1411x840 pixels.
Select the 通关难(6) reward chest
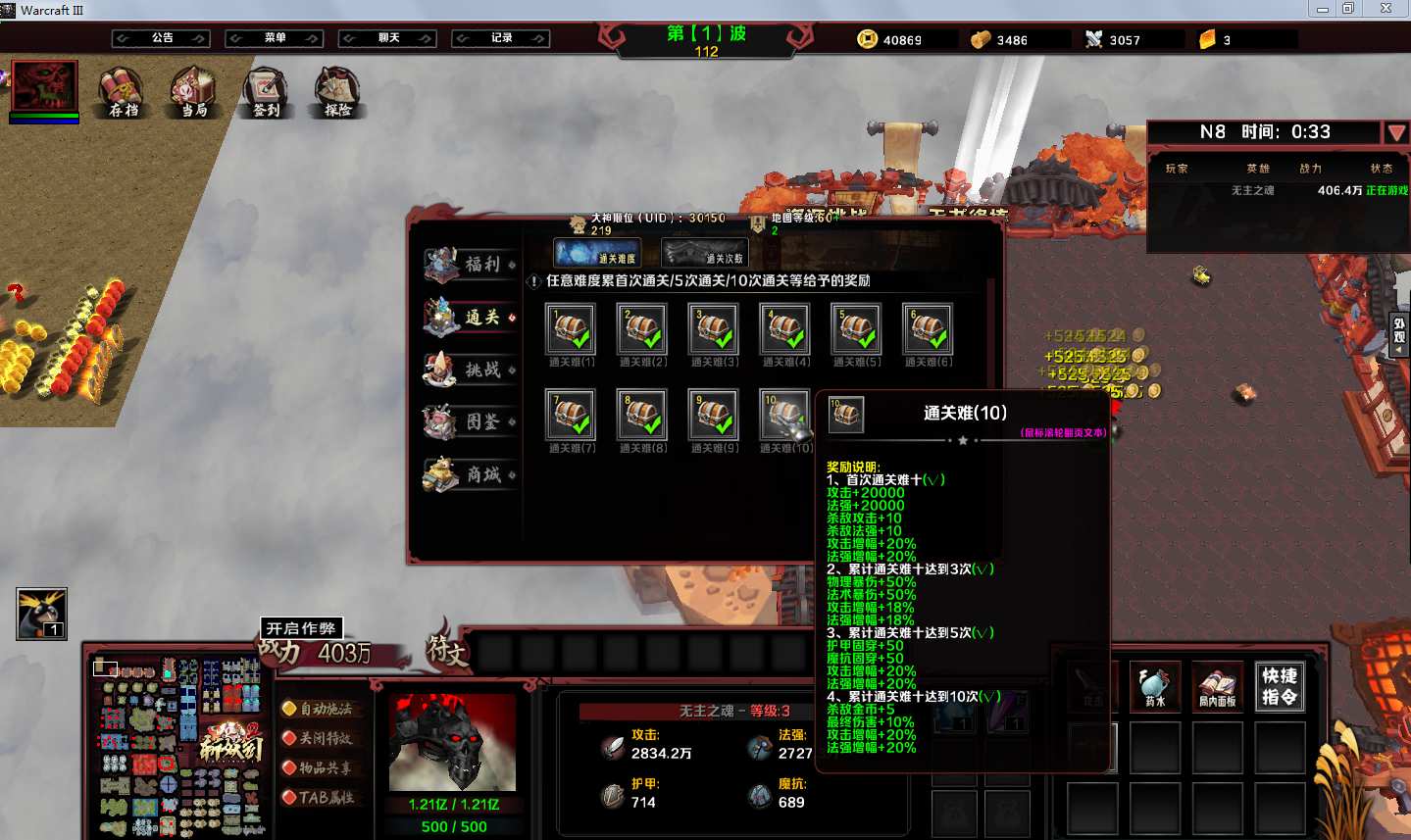[x=928, y=328]
